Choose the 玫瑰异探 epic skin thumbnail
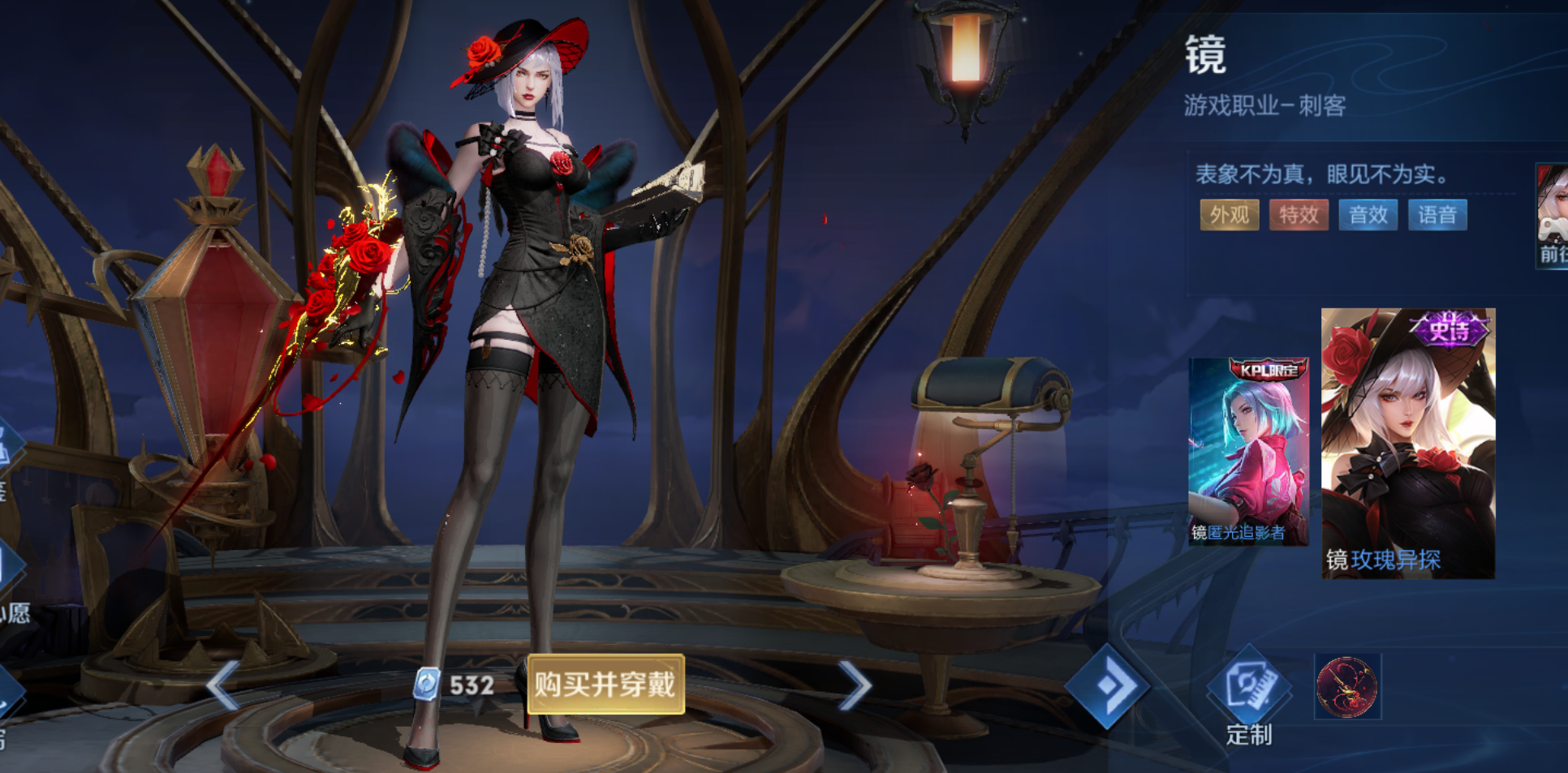1568x773 pixels. click(x=1407, y=443)
